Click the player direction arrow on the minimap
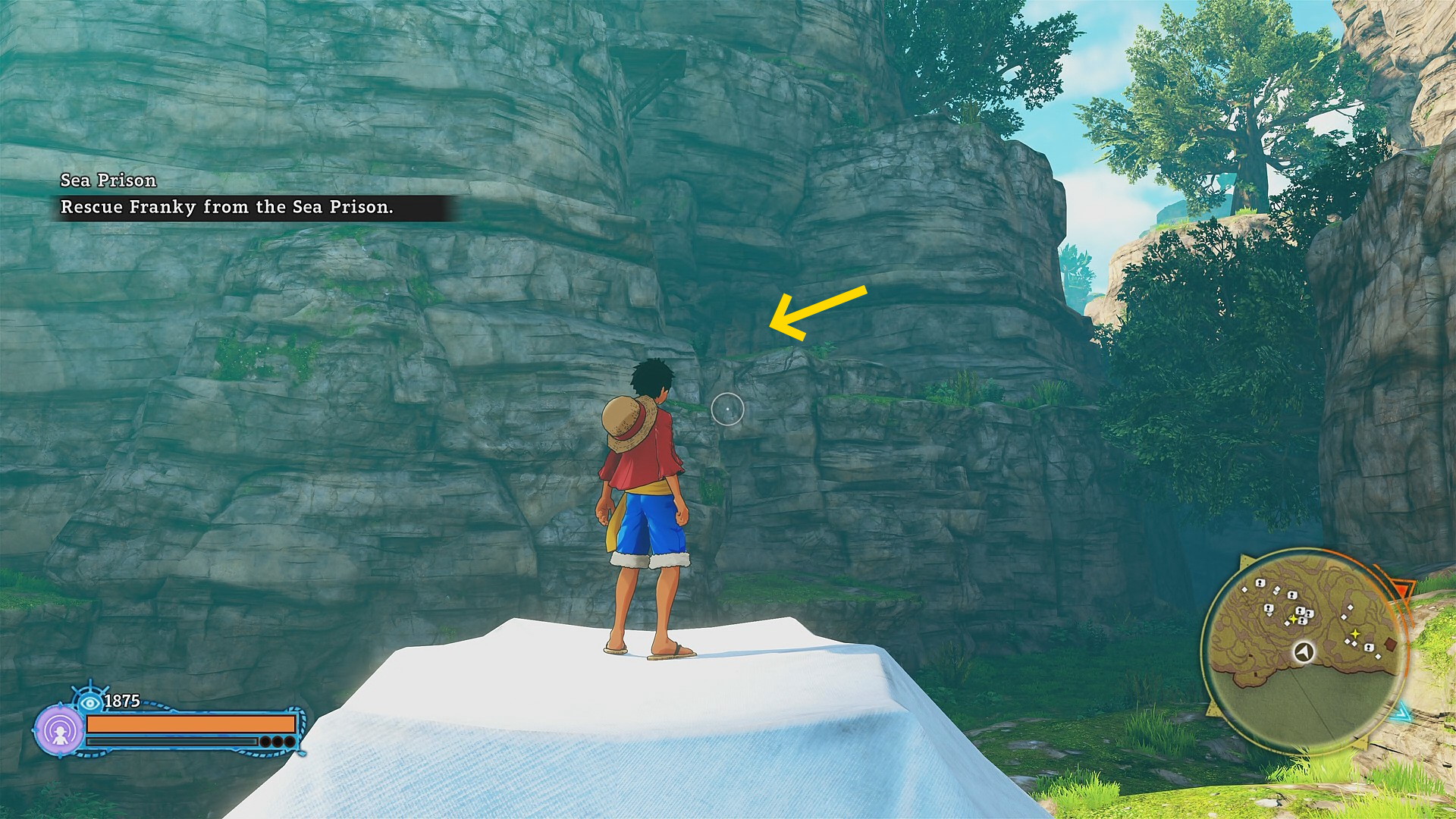The height and width of the screenshot is (819, 1456). pyautogui.click(x=1304, y=651)
